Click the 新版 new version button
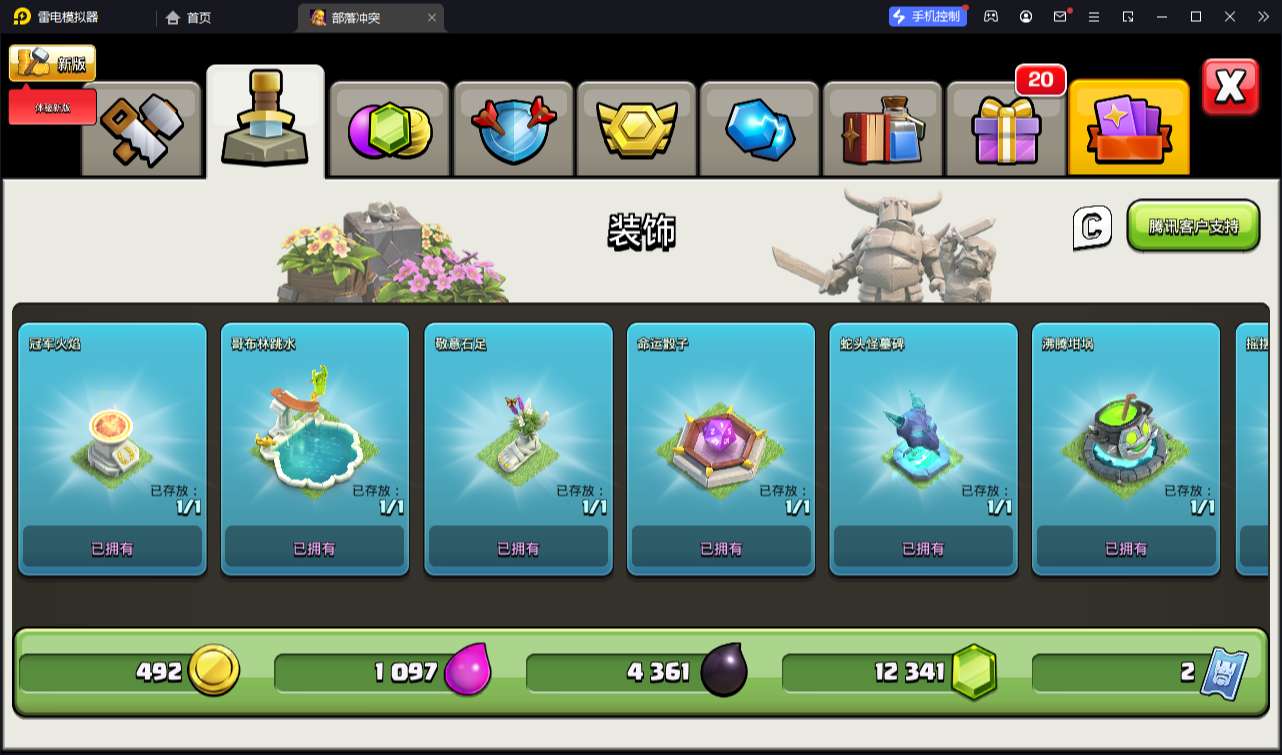This screenshot has width=1282, height=755. [53, 63]
